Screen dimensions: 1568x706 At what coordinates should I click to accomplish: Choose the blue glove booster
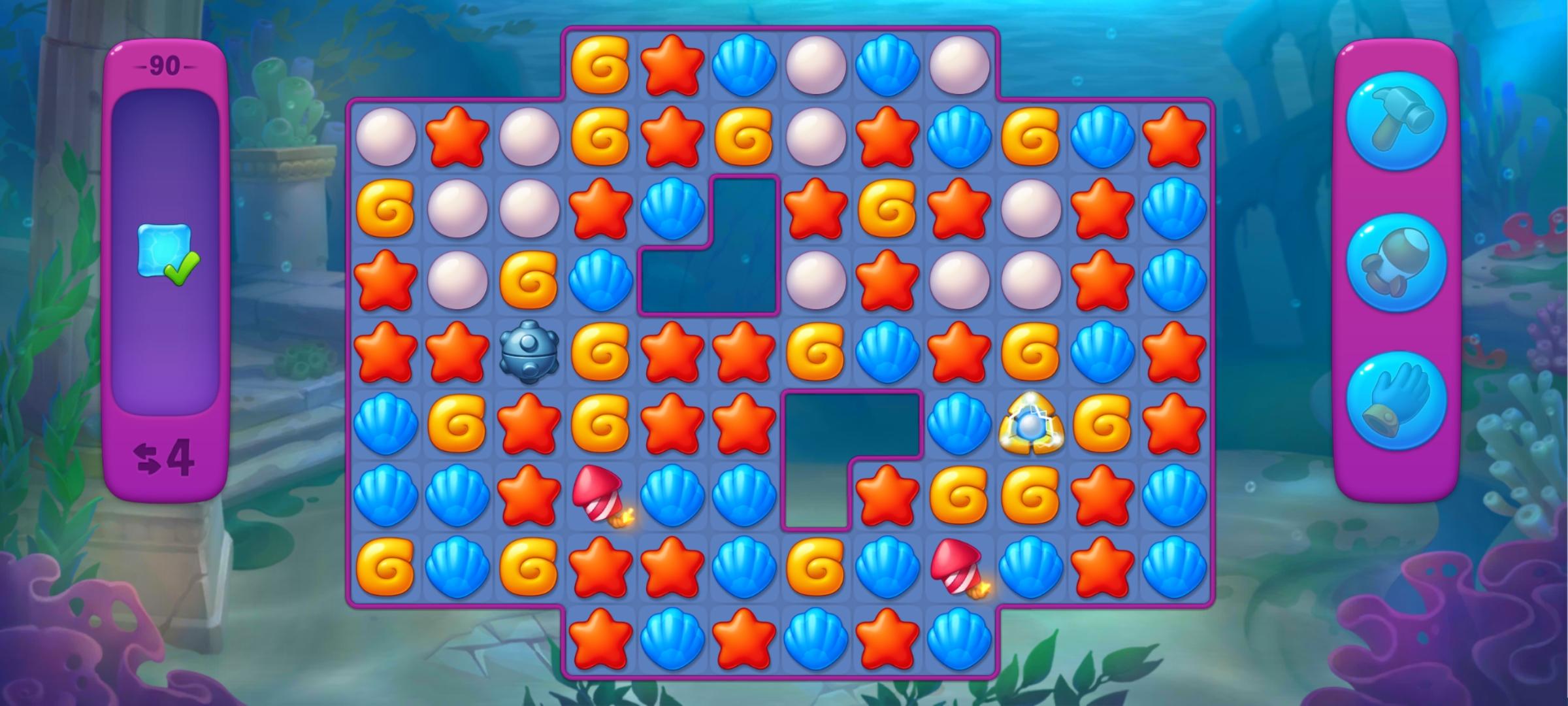(x=1396, y=401)
